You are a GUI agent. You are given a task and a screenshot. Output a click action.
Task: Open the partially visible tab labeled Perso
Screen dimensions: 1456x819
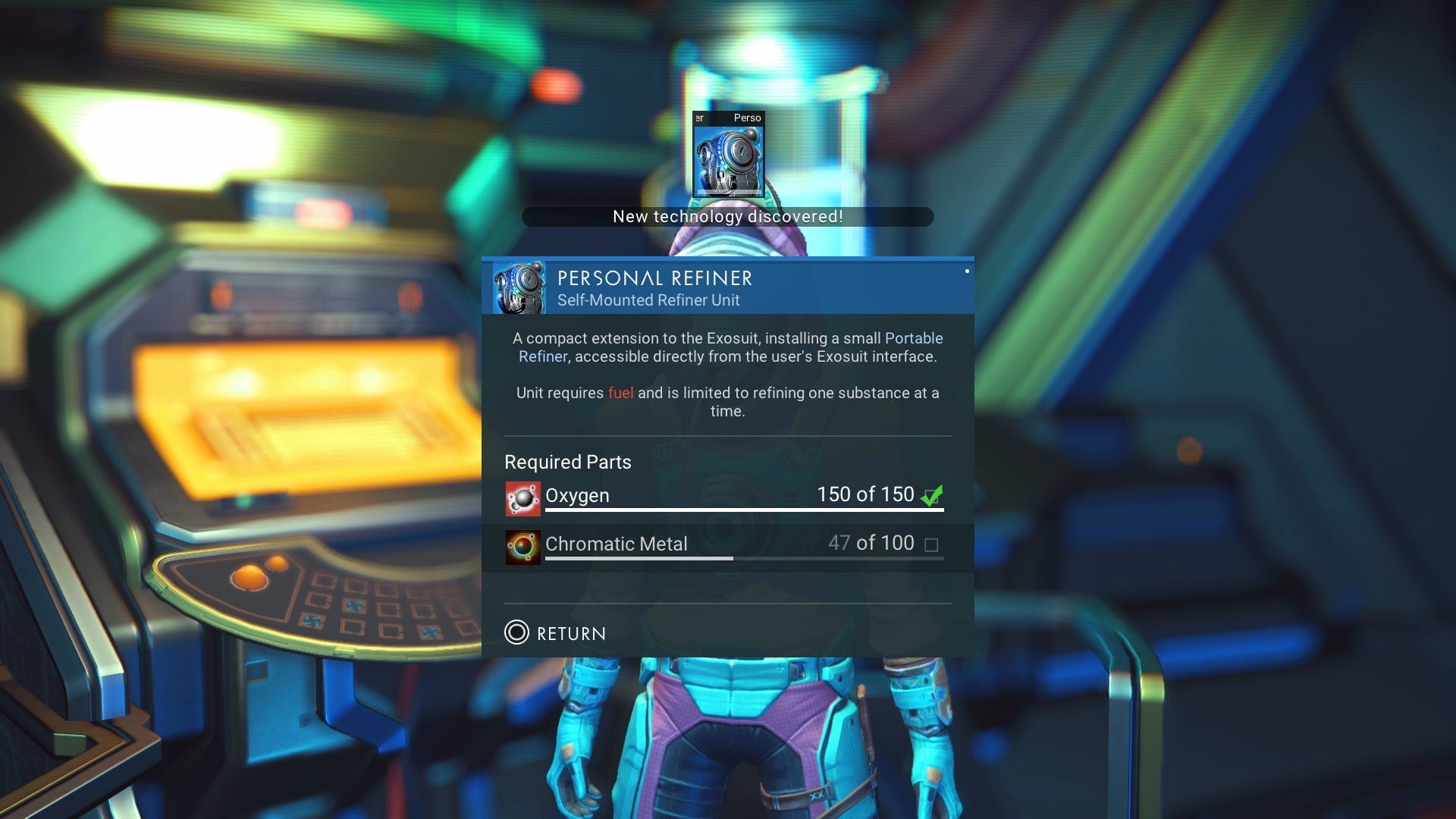(747, 118)
